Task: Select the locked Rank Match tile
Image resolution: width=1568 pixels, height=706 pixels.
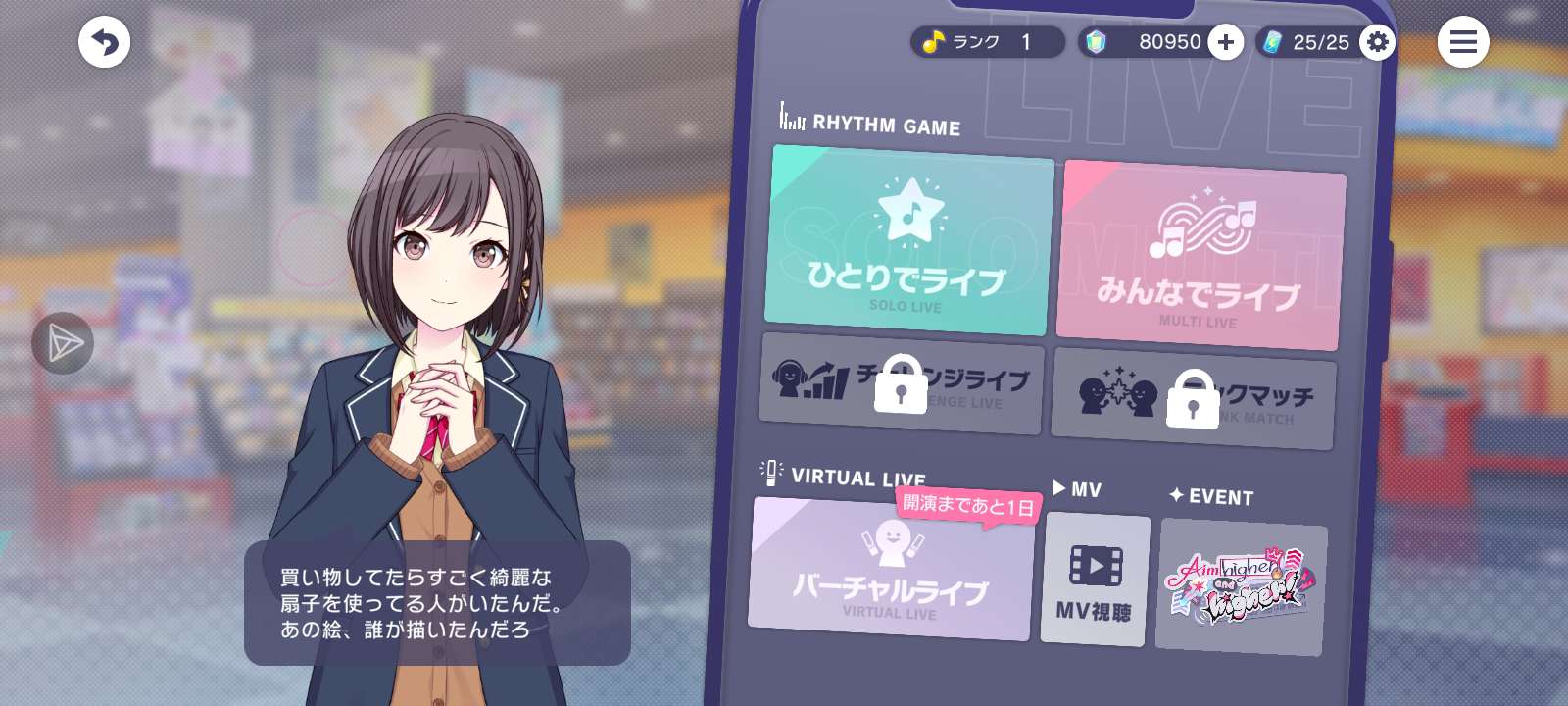Action: click(x=1193, y=398)
